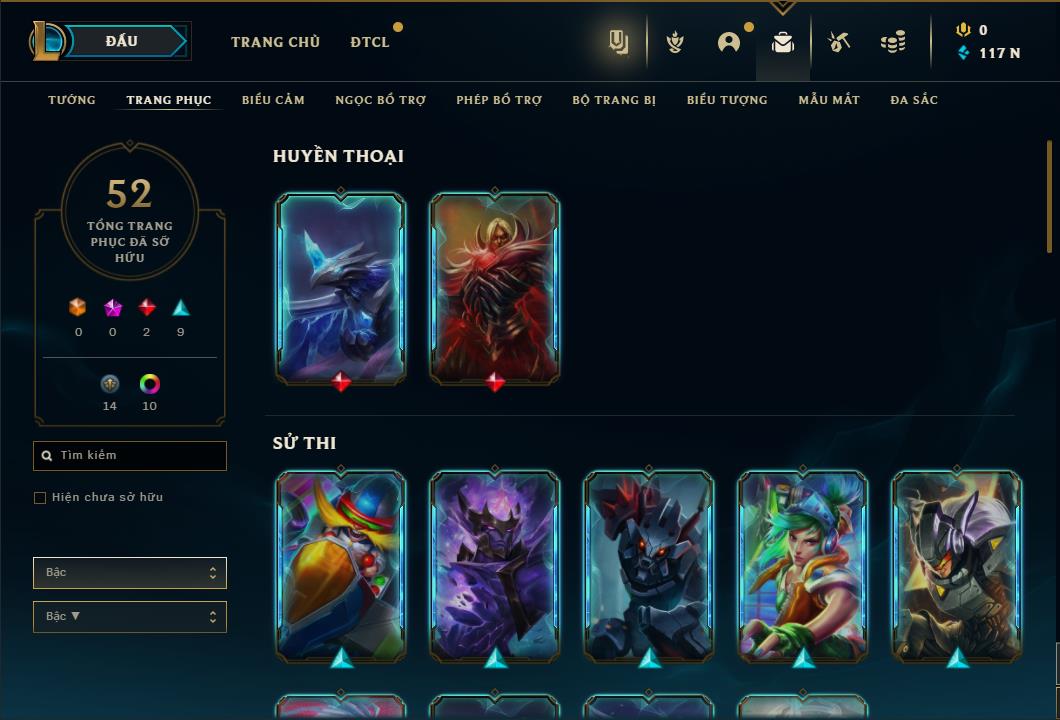Open the Bậc ▼ sorting dropdown
This screenshot has width=1060, height=720.
[130, 617]
